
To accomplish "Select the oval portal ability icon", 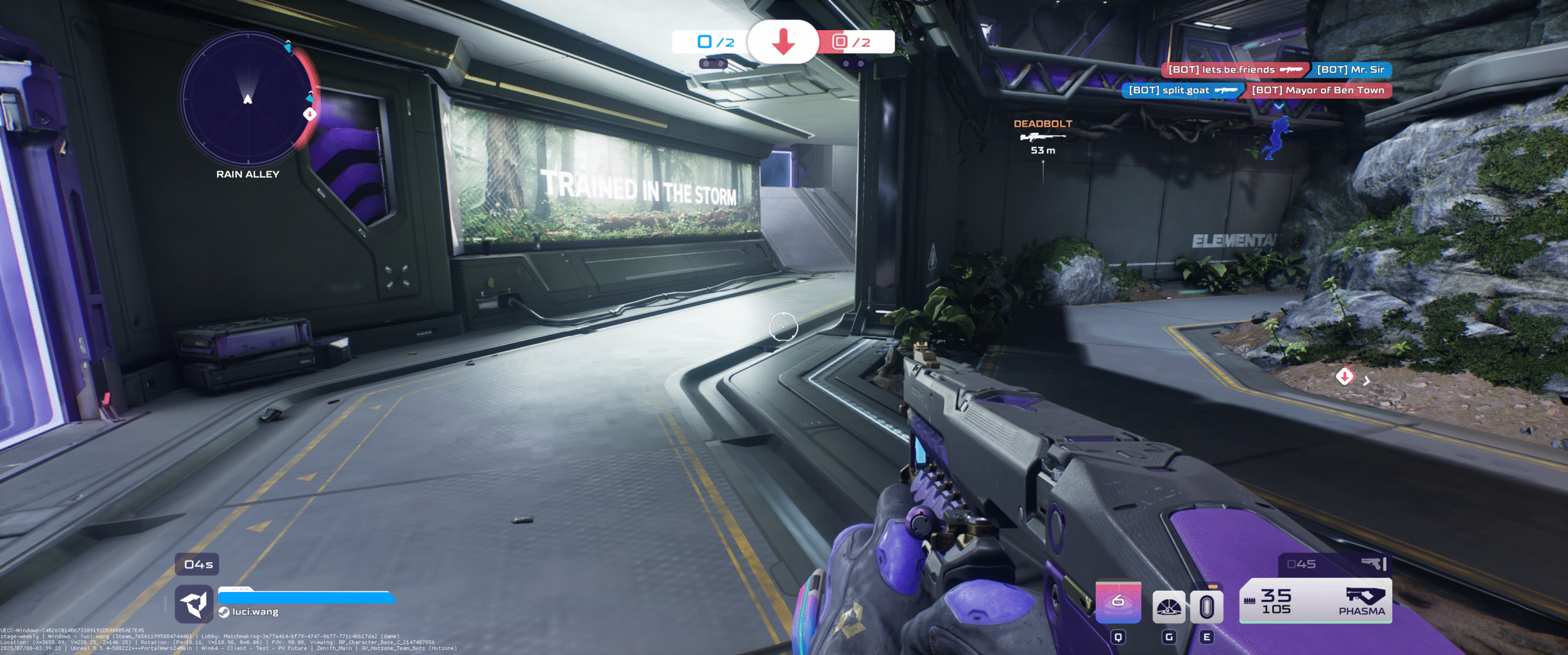I will [1206, 607].
